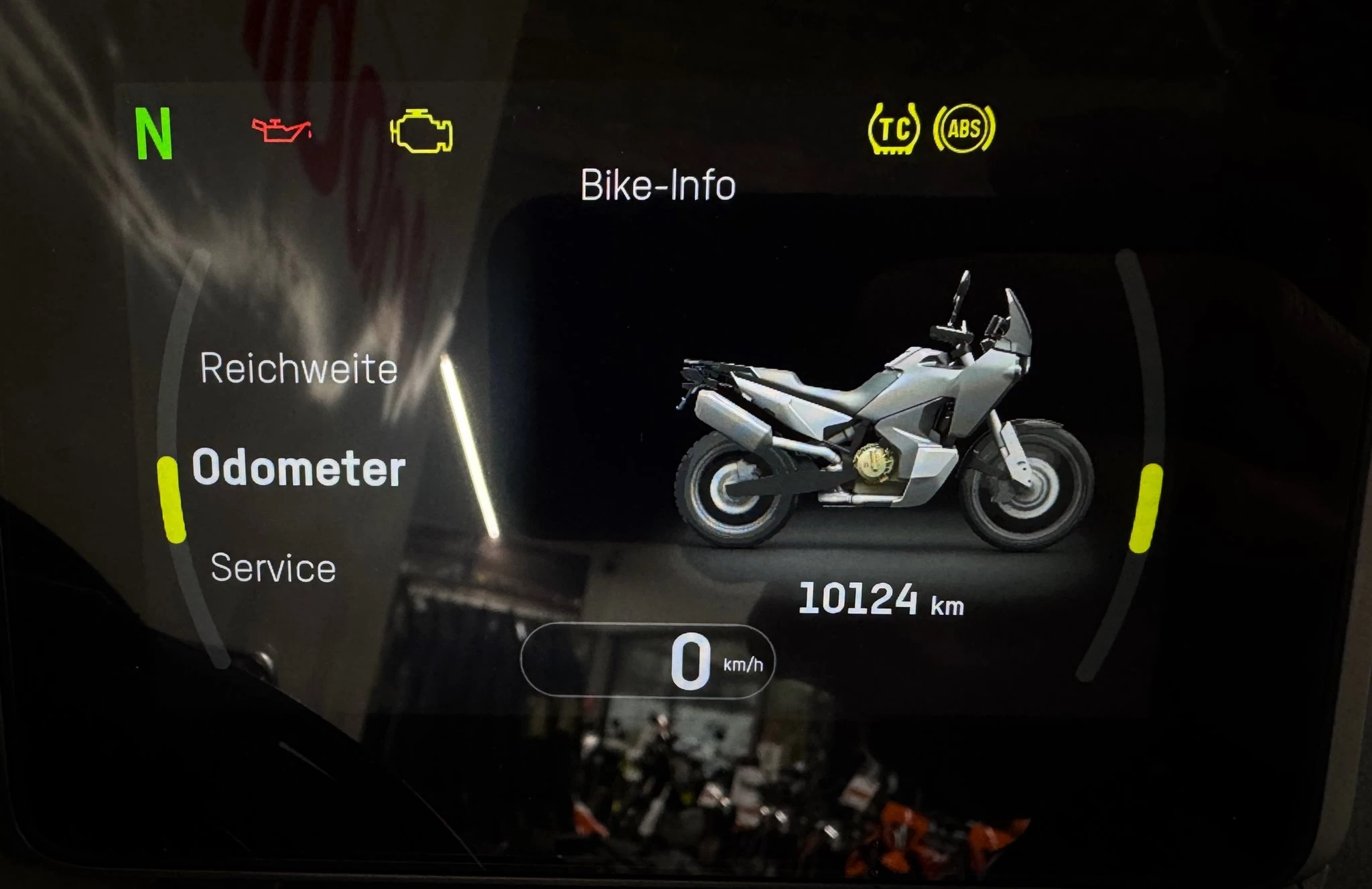
Task: Click the green N neutral indicator
Action: click(155, 135)
